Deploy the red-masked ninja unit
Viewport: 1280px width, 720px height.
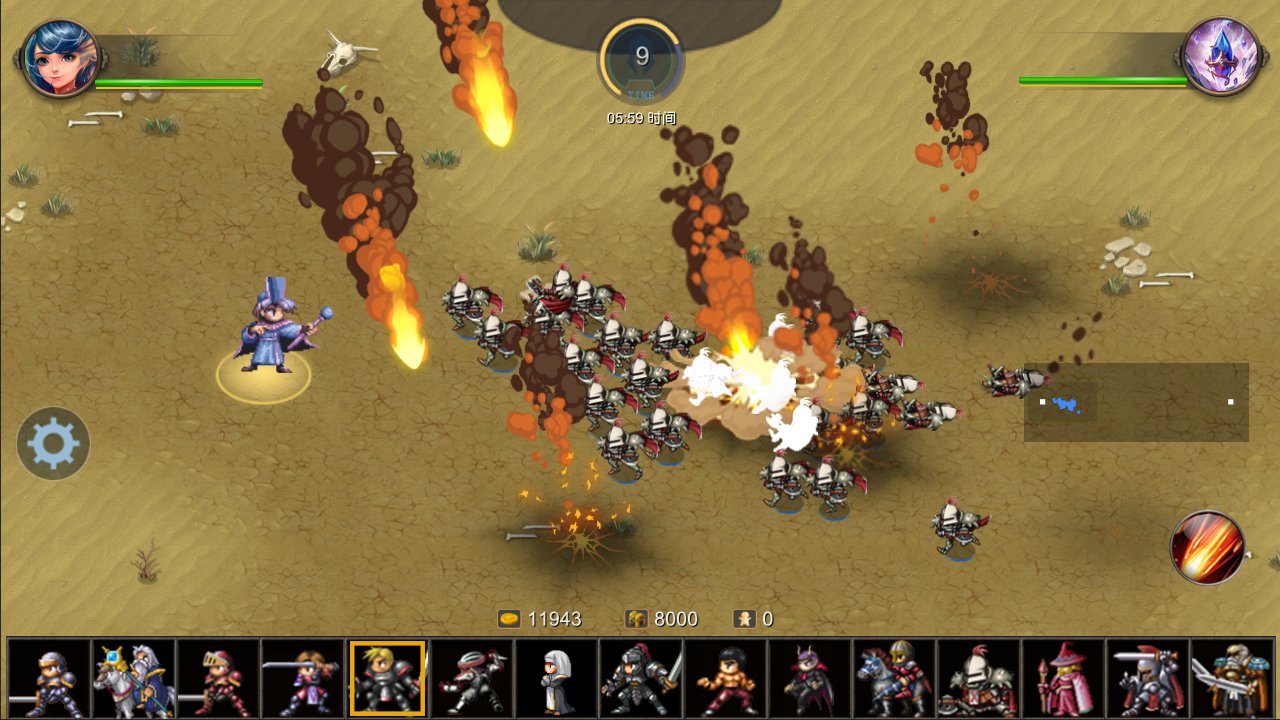coord(472,679)
